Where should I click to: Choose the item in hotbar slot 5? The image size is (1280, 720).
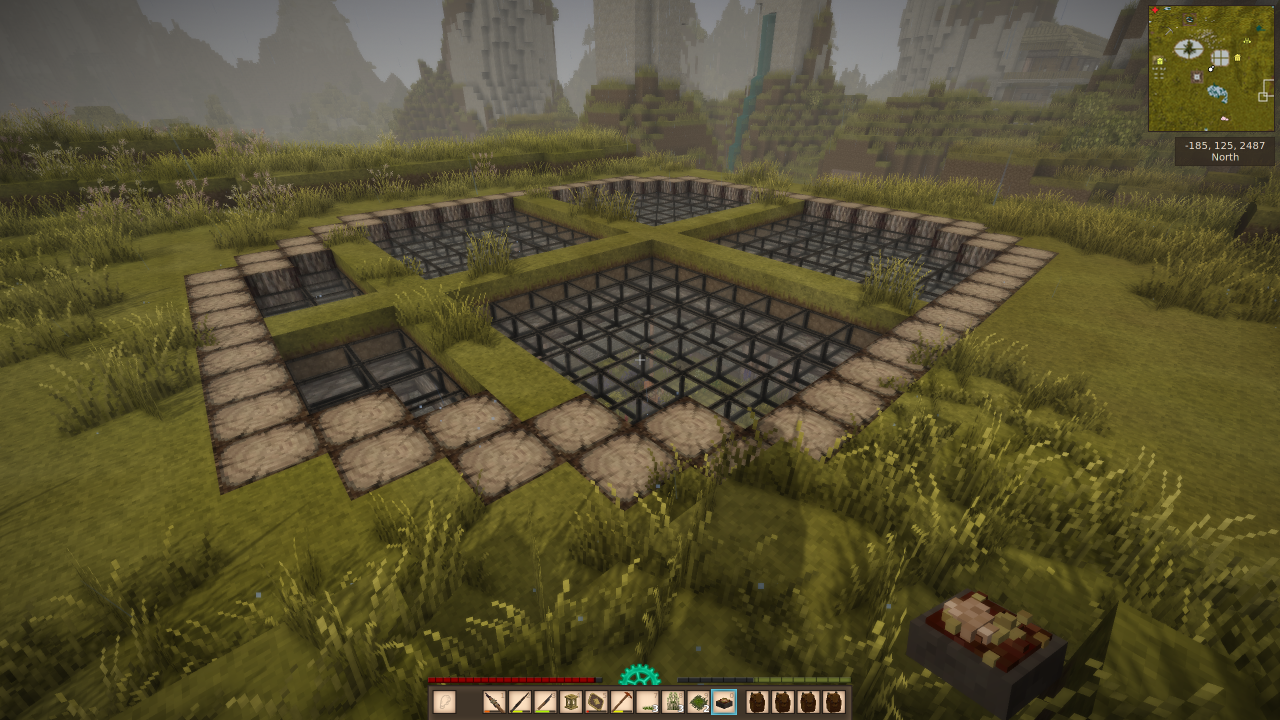(x=596, y=702)
